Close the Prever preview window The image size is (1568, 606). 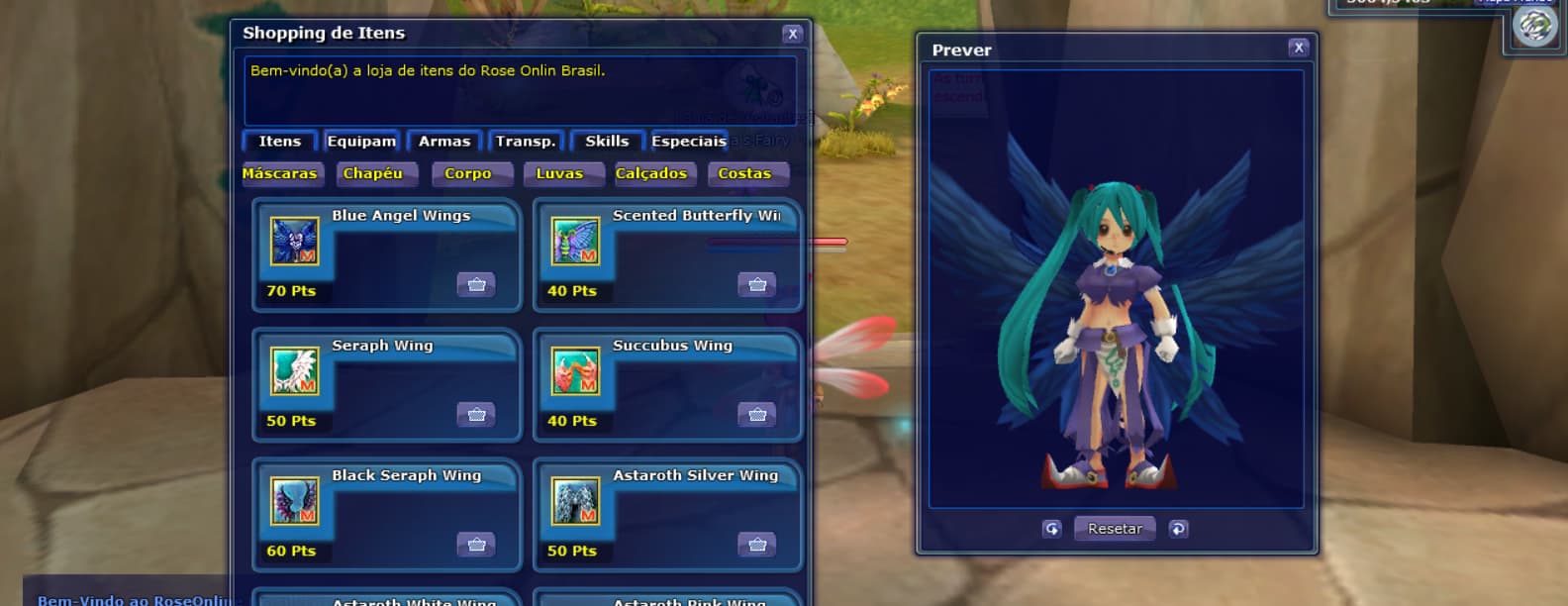coord(1299,48)
